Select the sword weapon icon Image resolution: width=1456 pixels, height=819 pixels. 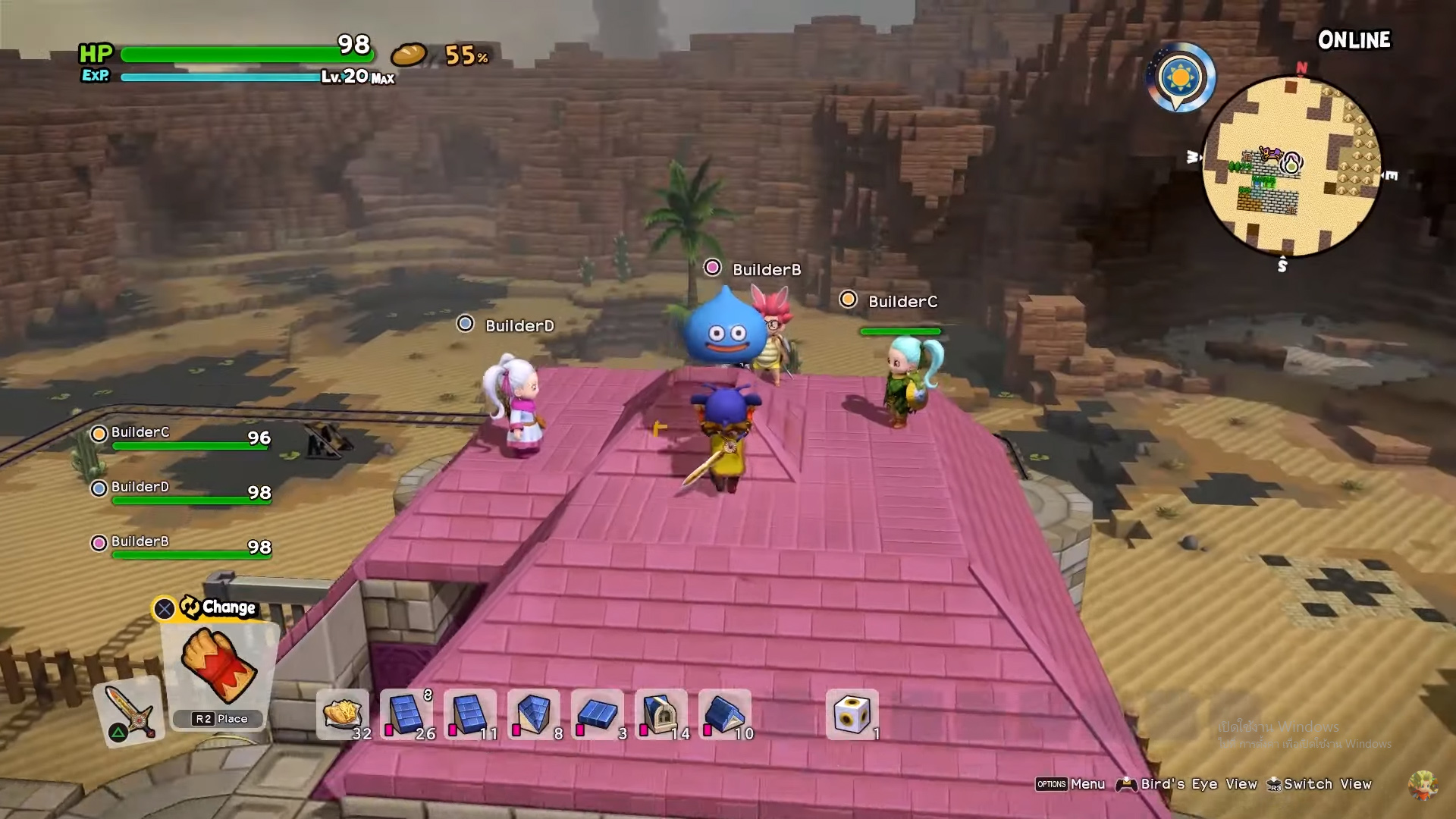tap(130, 710)
